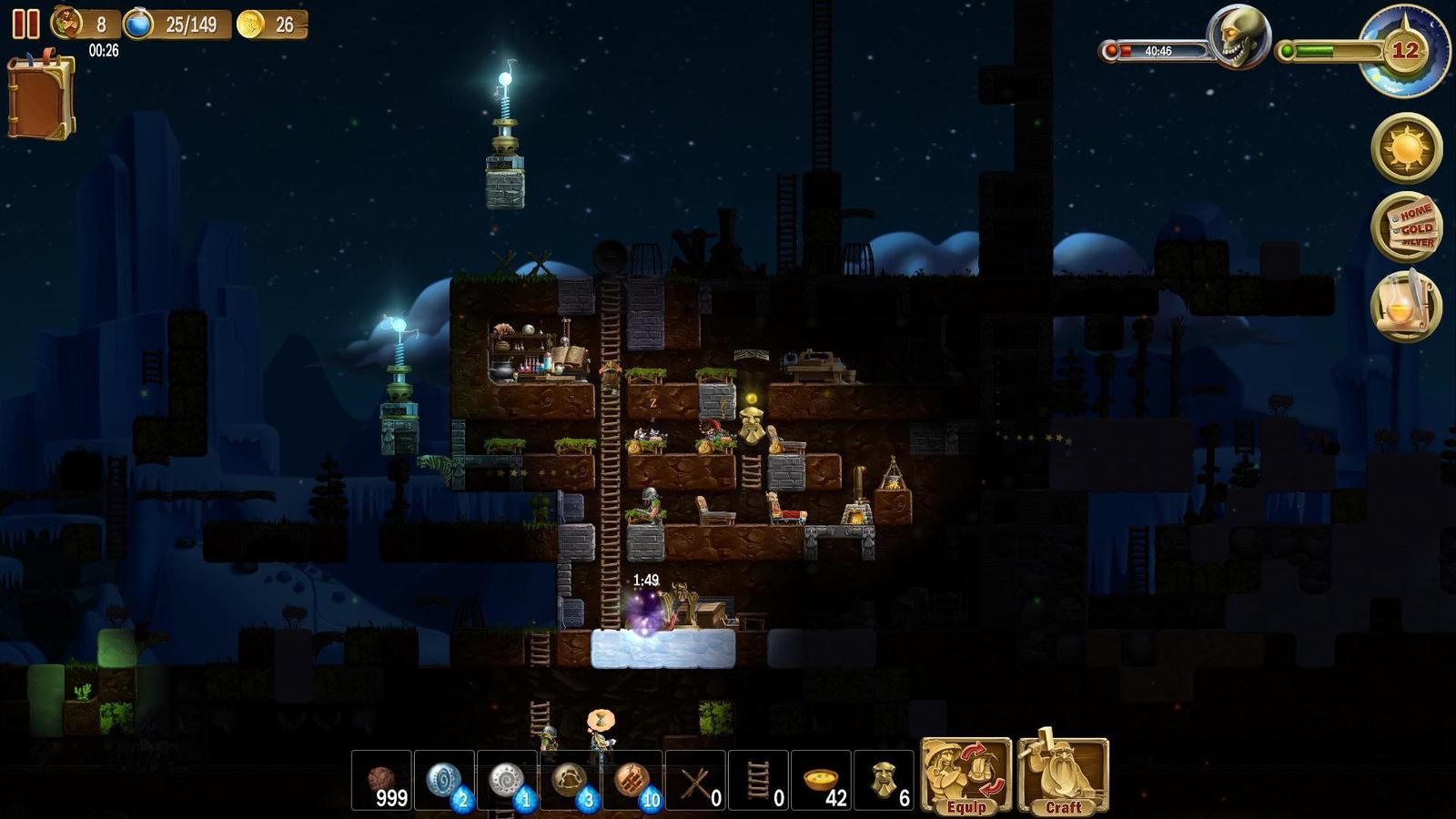Image resolution: width=1456 pixels, height=819 pixels.
Task: Click the skull monster wave icon
Action: coord(1238,36)
